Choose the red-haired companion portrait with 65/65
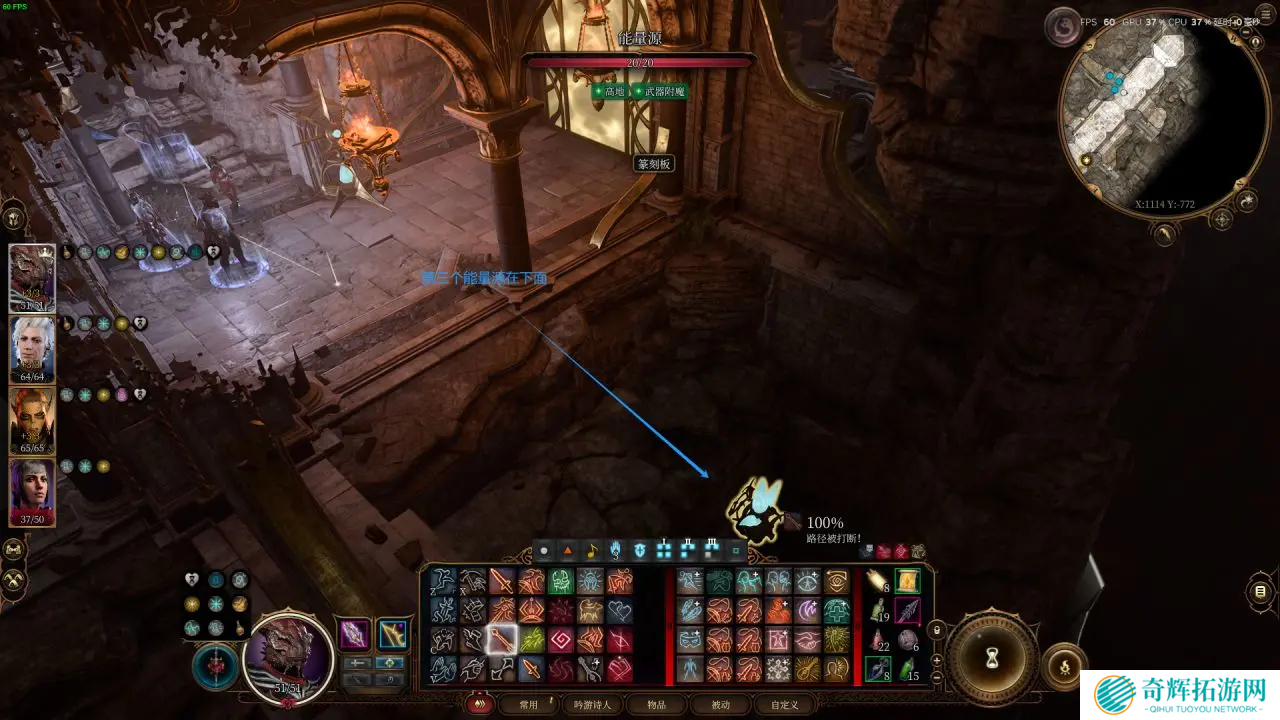 tap(32, 419)
